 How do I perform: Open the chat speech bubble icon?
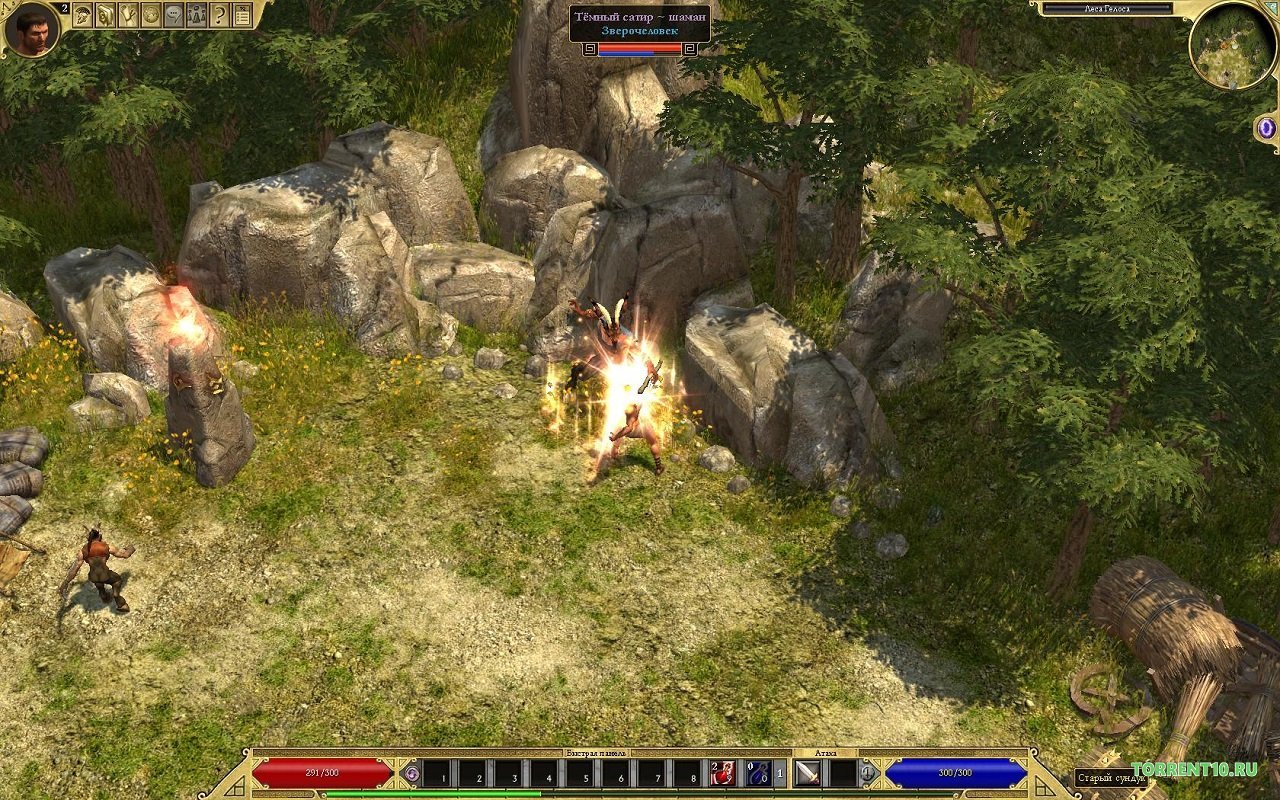pyautogui.click(x=173, y=15)
